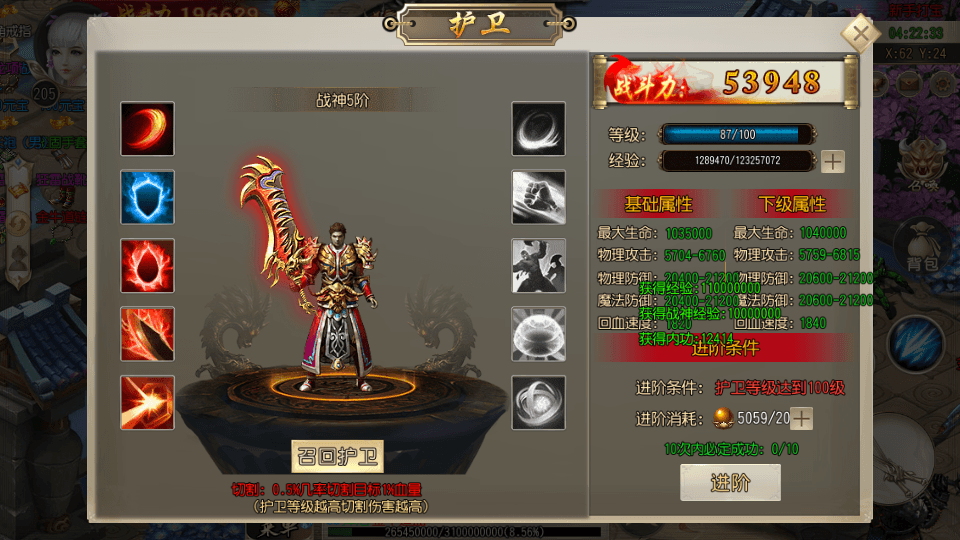Viewport: 960px width, 540px height.
Task: Select the red flame egg skill
Action: click(147, 265)
